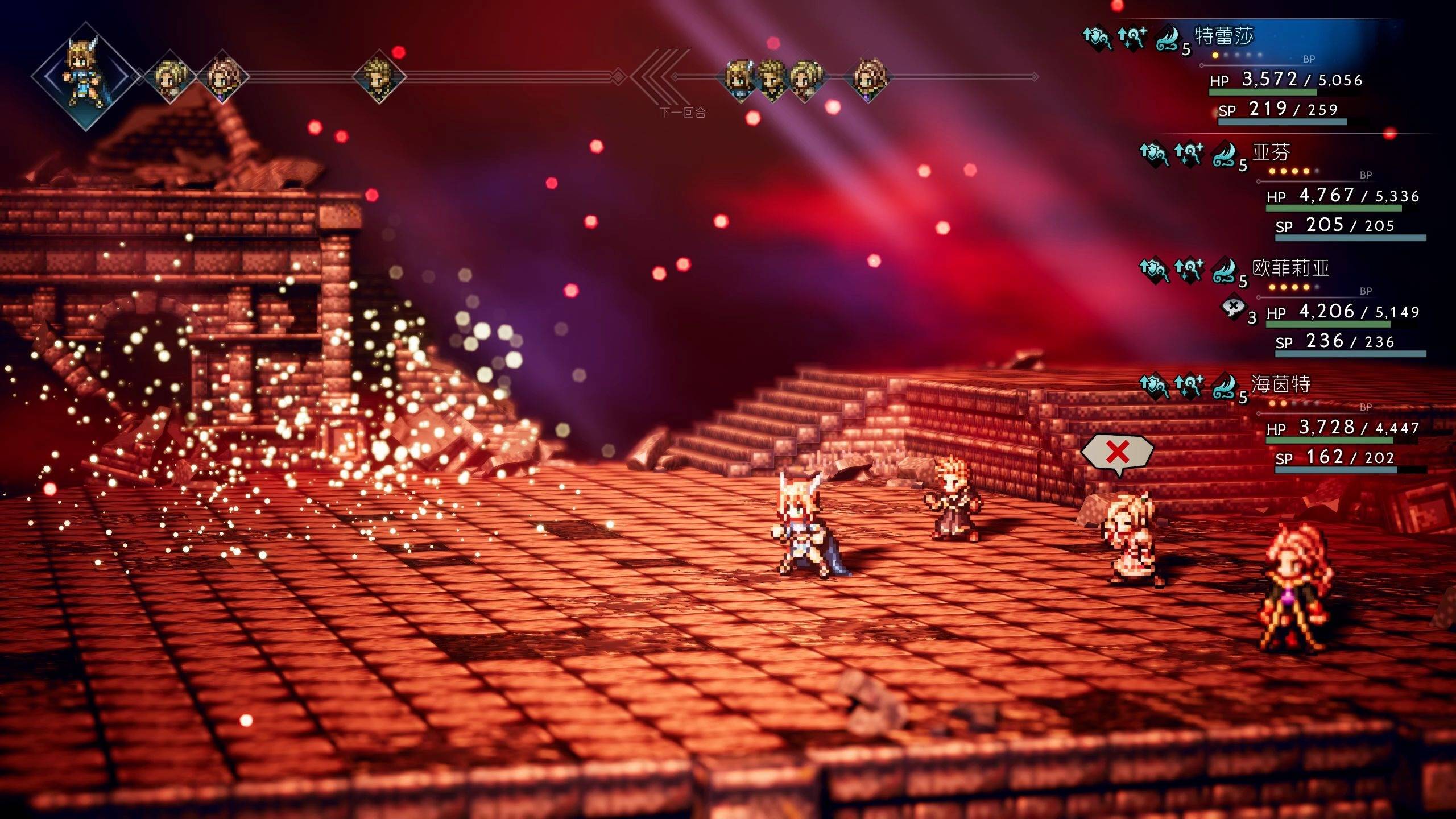
Task: Select Tressa's large active-turn portrait
Action: [x=85, y=76]
